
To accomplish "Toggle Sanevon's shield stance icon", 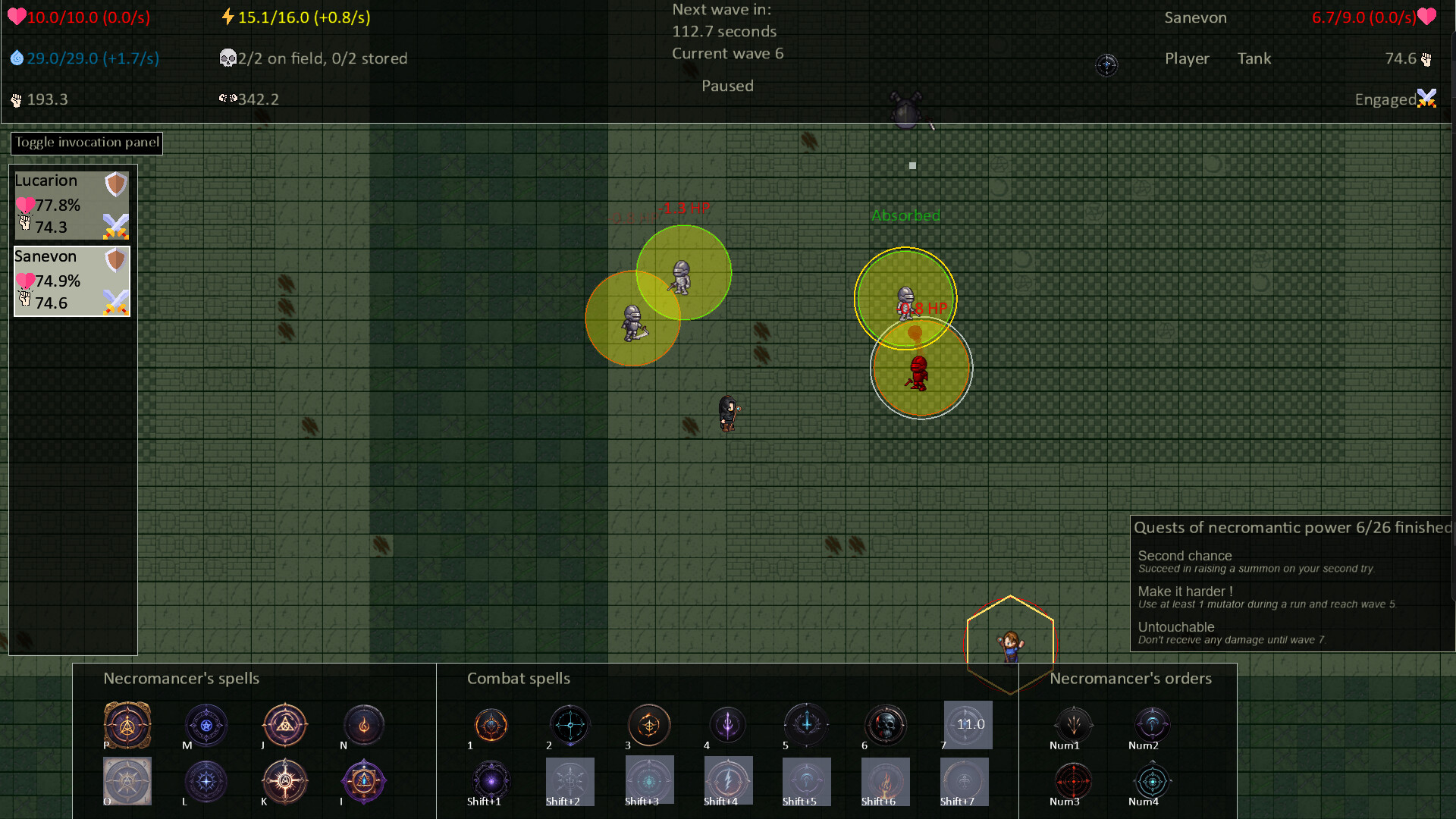I will pyautogui.click(x=115, y=258).
